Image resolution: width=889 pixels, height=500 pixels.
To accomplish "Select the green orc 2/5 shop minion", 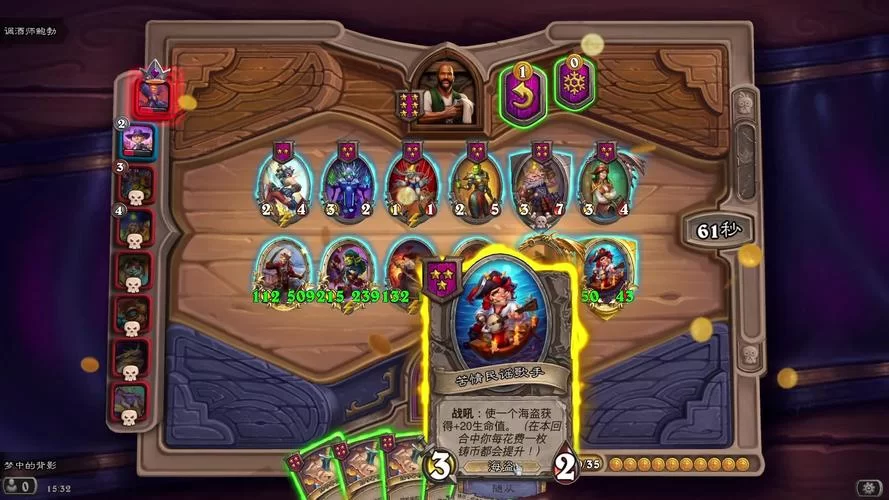I will [x=476, y=184].
